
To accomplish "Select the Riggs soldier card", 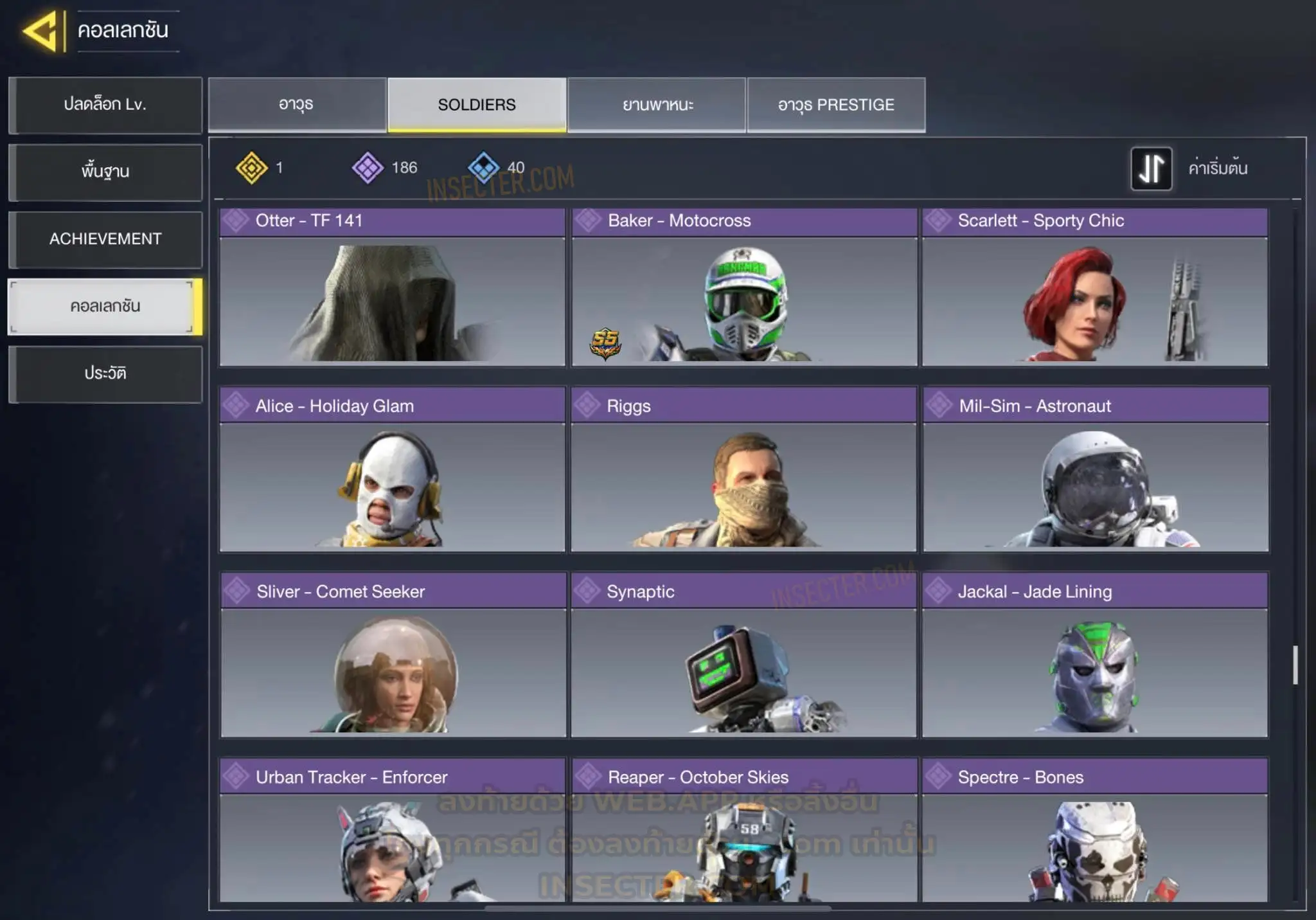I will [743, 470].
